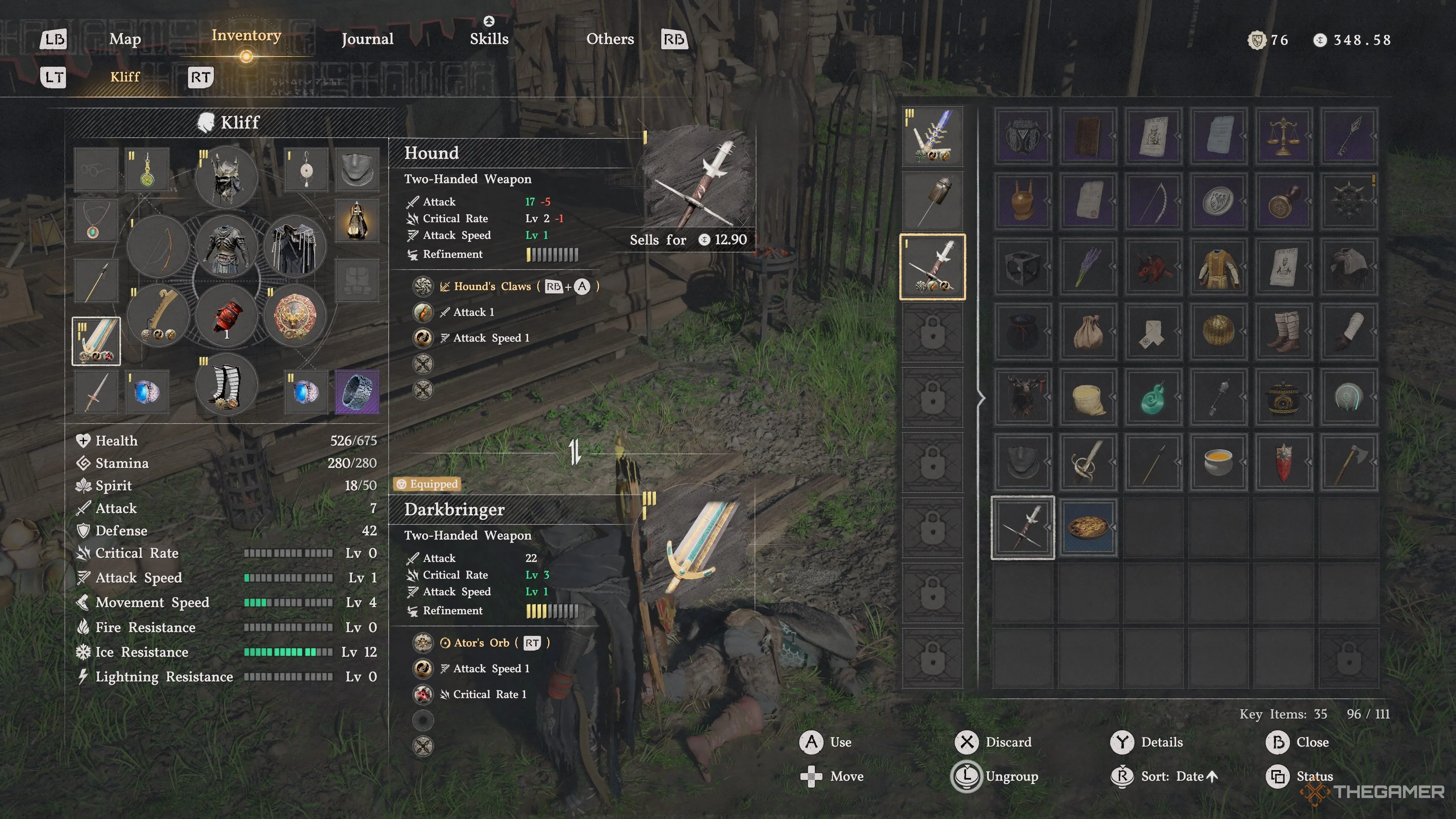Choose the lavender herb inventory item

pyautogui.click(x=1088, y=266)
